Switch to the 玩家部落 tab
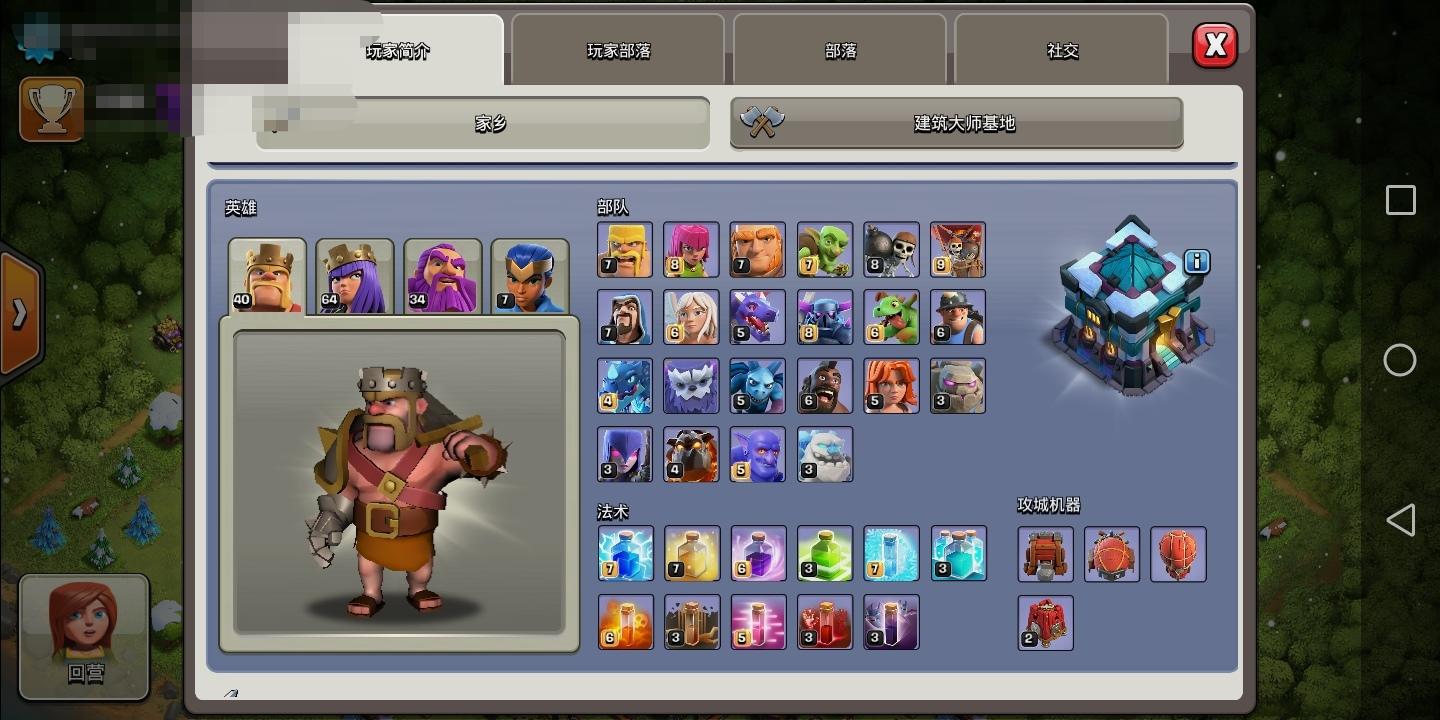Image resolution: width=1440 pixels, height=720 pixels. [x=617, y=49]
